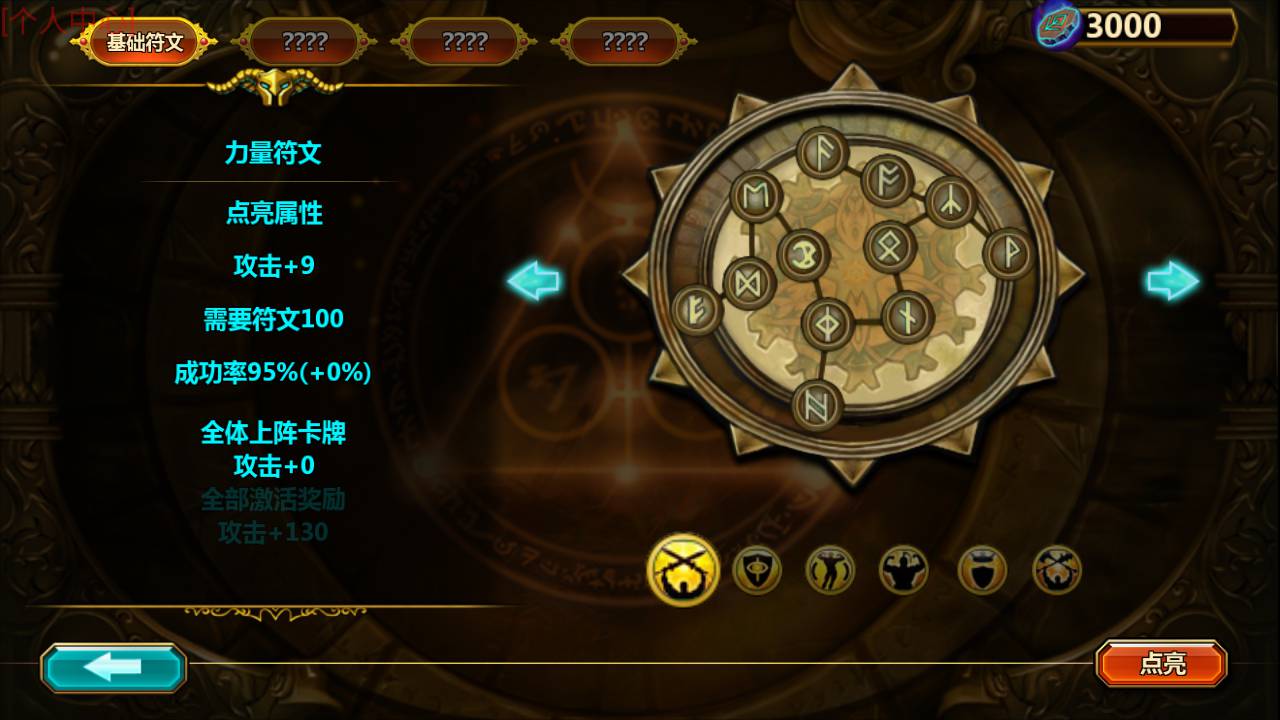Open the first locked ???? tab
This screenshot has width=1280, height=720.
[306, 42]
